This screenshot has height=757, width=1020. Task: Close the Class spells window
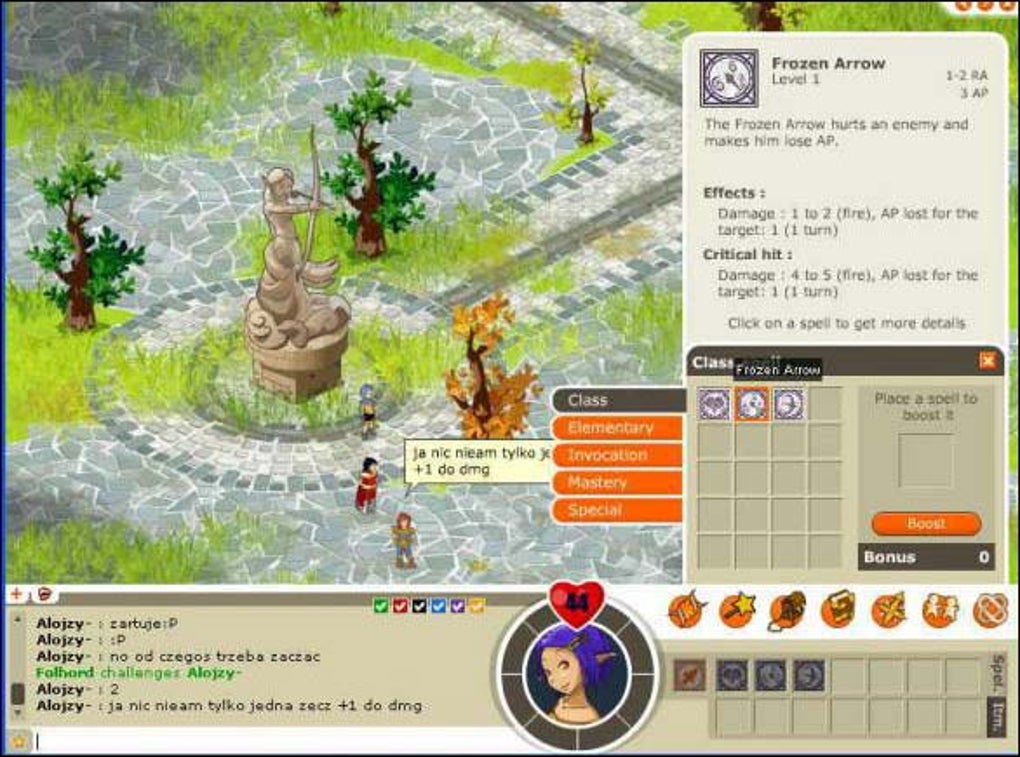click(x=987, y=361)
